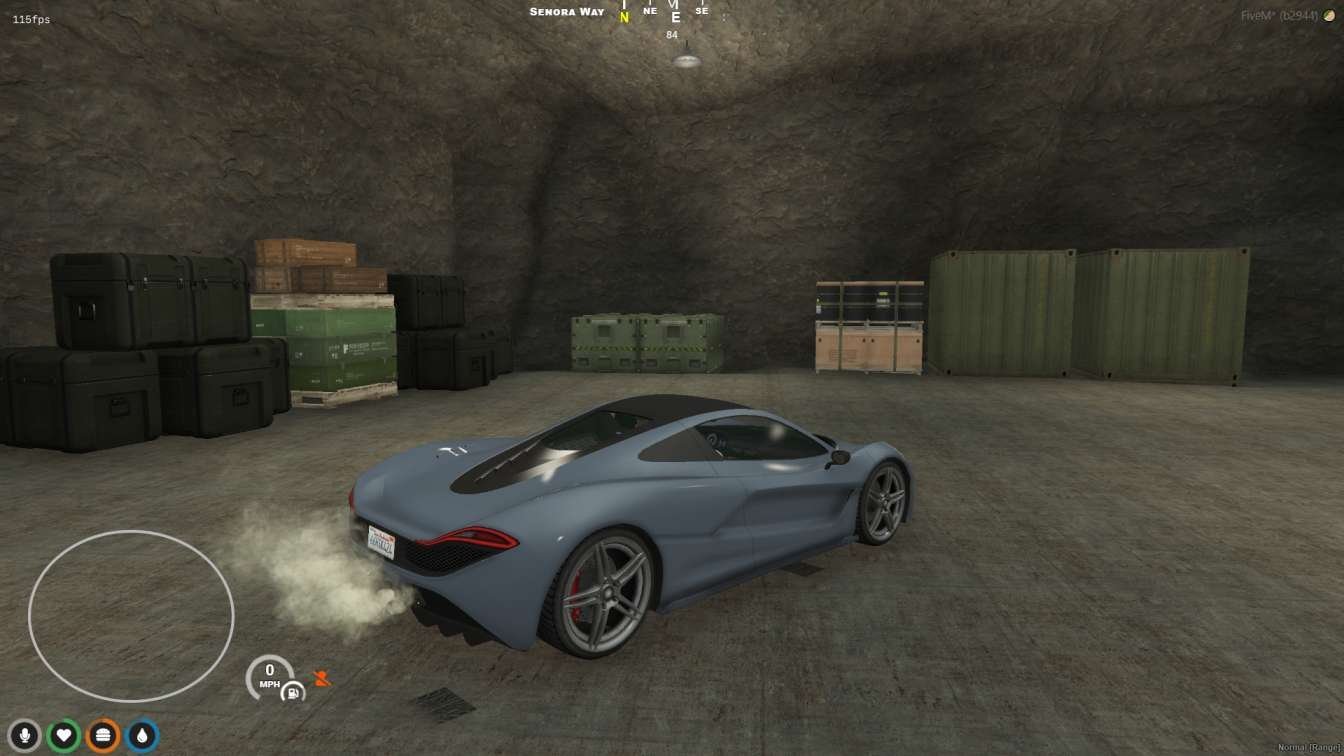Click the compass heading strip
Screen dimensions: 1344x756
(662, 13)
